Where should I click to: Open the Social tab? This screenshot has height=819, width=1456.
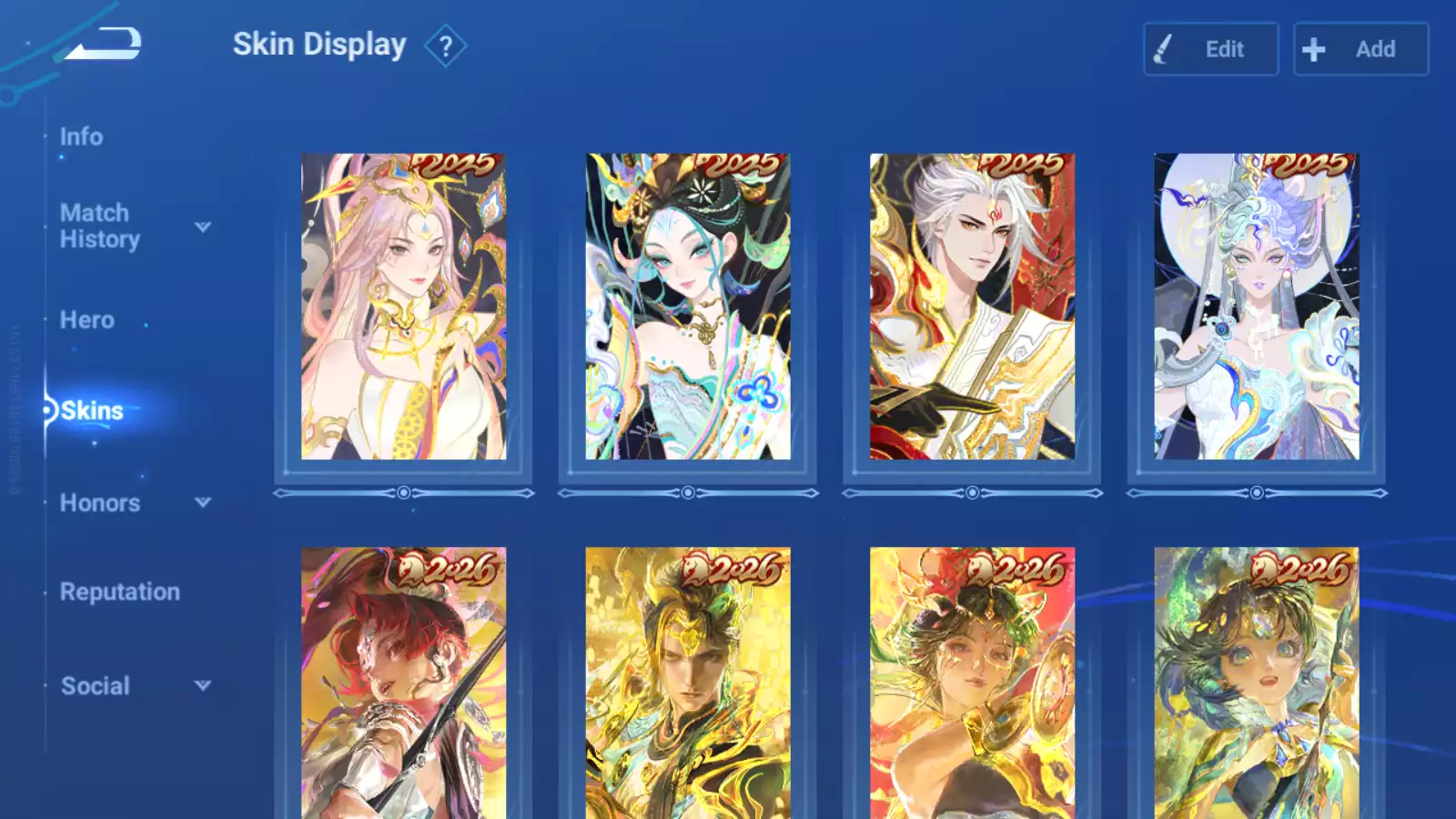tap(96, 686)
